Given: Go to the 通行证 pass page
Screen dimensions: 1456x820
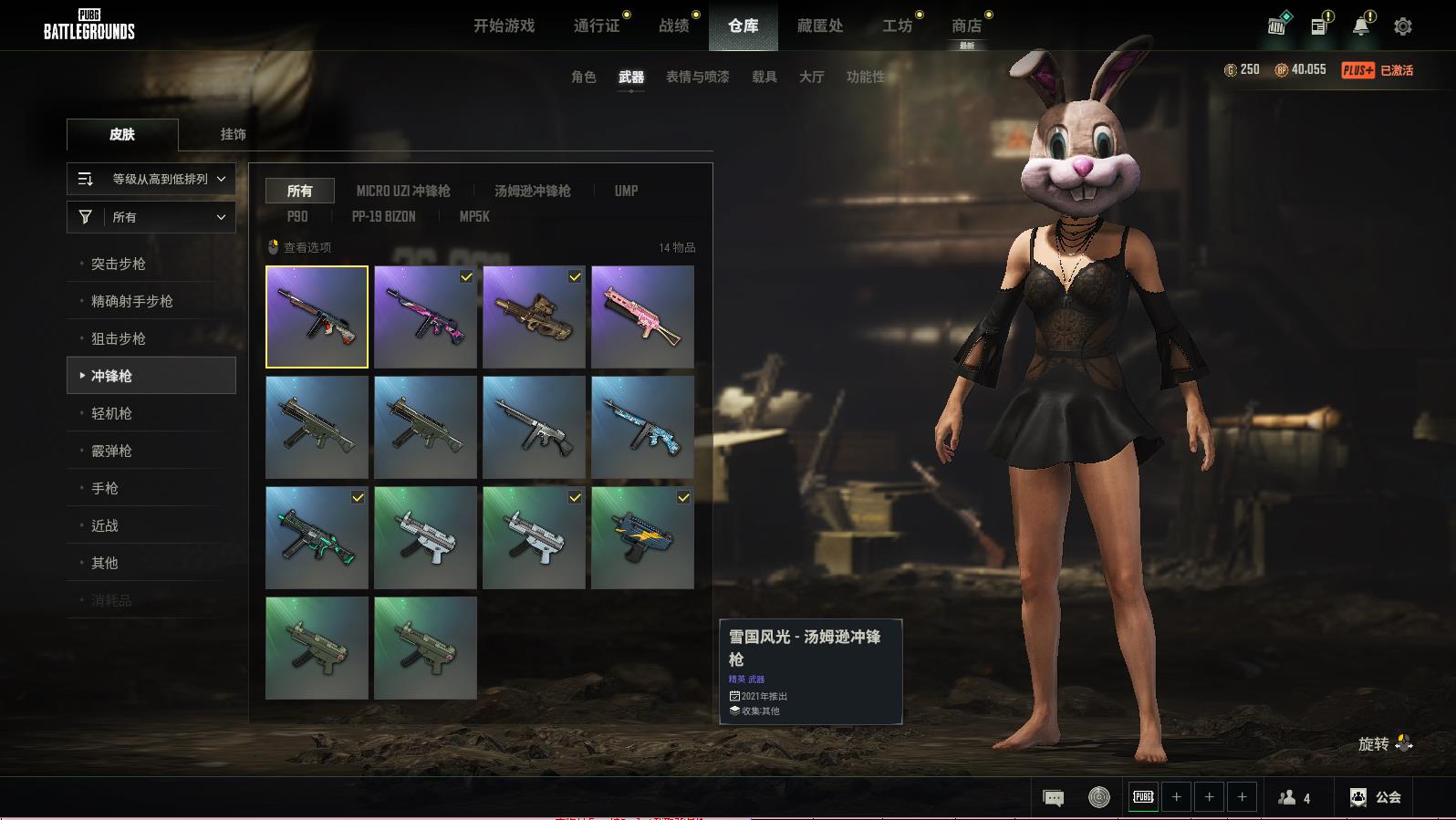Looking at the screenshot, I should [x=597, y=26].
